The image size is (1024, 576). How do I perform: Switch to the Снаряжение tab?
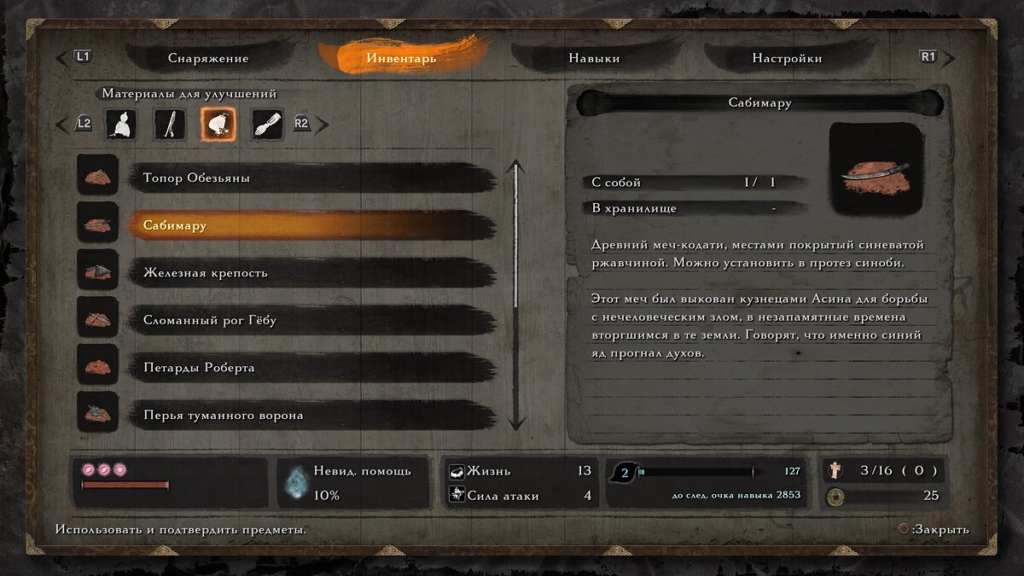[x=208, y=58]
